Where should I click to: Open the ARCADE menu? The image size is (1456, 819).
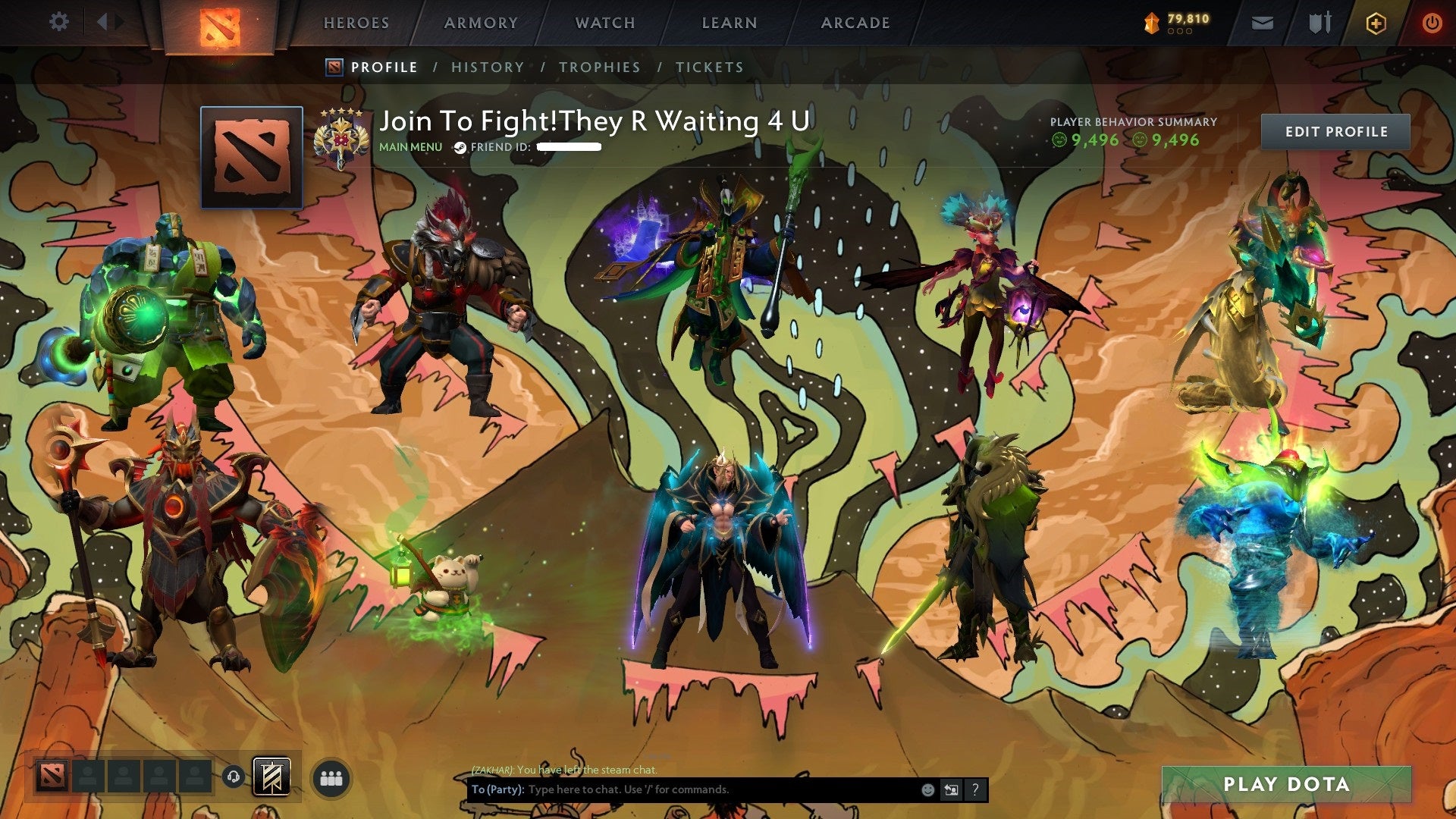pos(855,23)
